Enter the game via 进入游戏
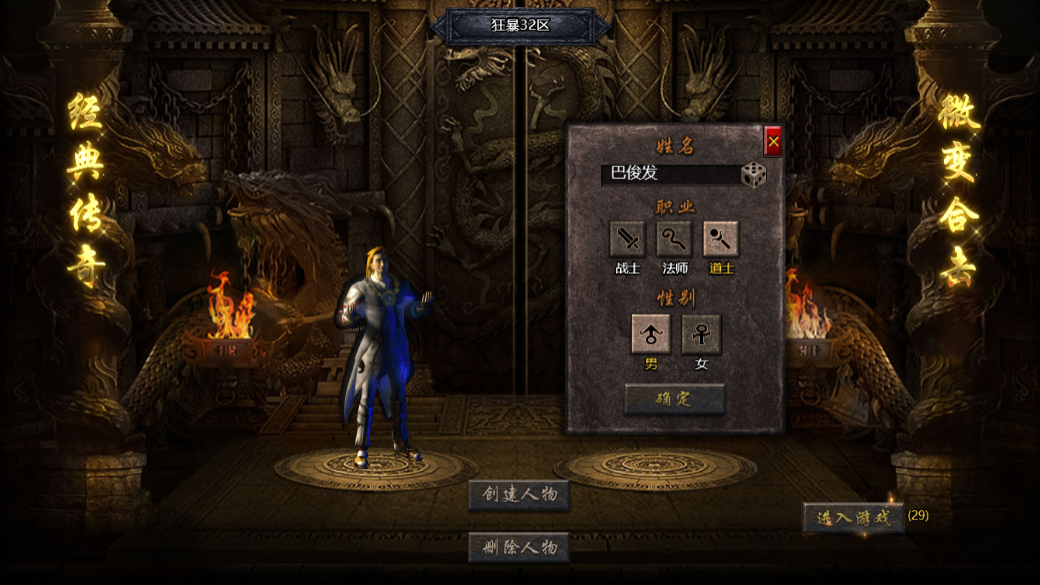Viewport: 1040px width, 585px height. [853, 518]
